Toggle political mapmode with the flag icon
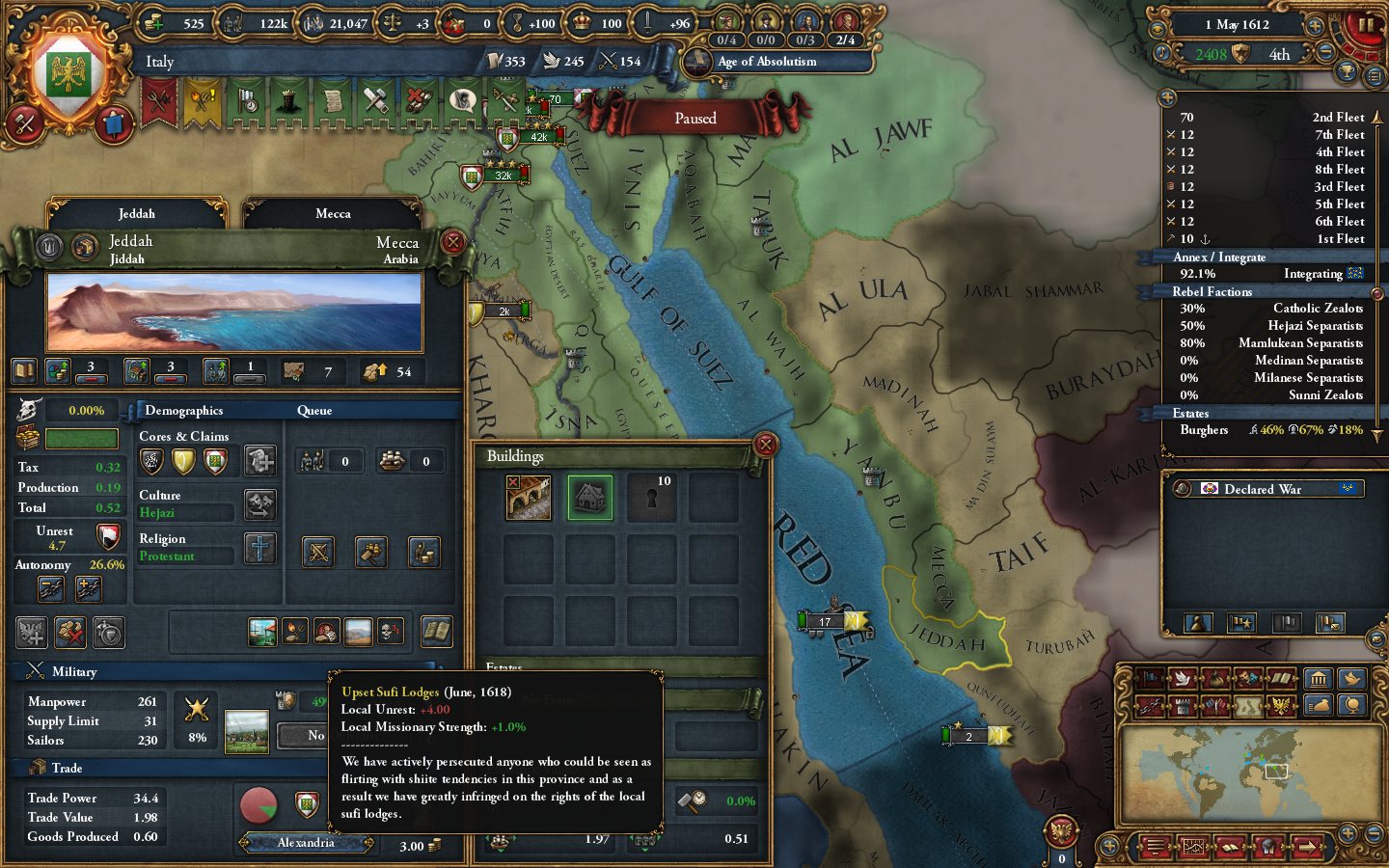1389x868 pixels. (x=1149, y=678)
